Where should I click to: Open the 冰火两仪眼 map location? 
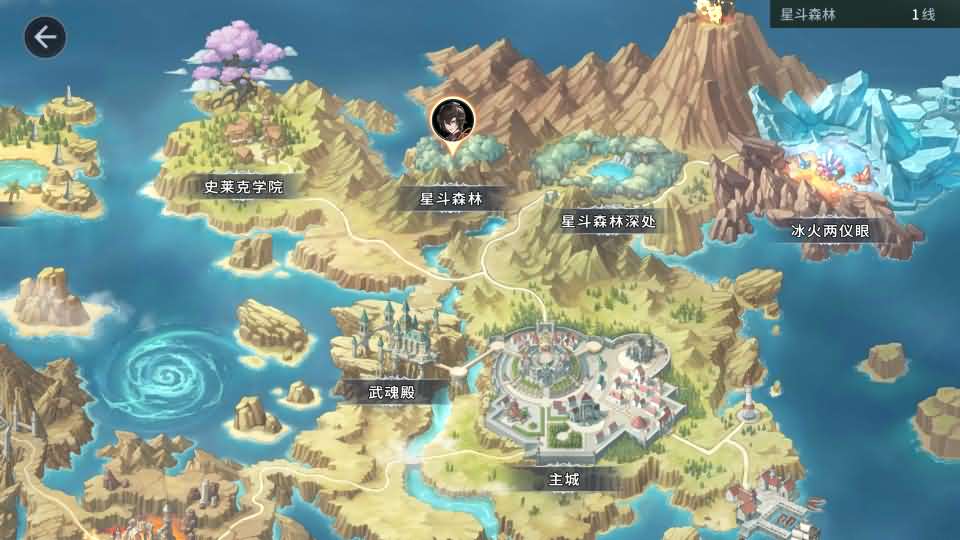click(x=831, y=231)
